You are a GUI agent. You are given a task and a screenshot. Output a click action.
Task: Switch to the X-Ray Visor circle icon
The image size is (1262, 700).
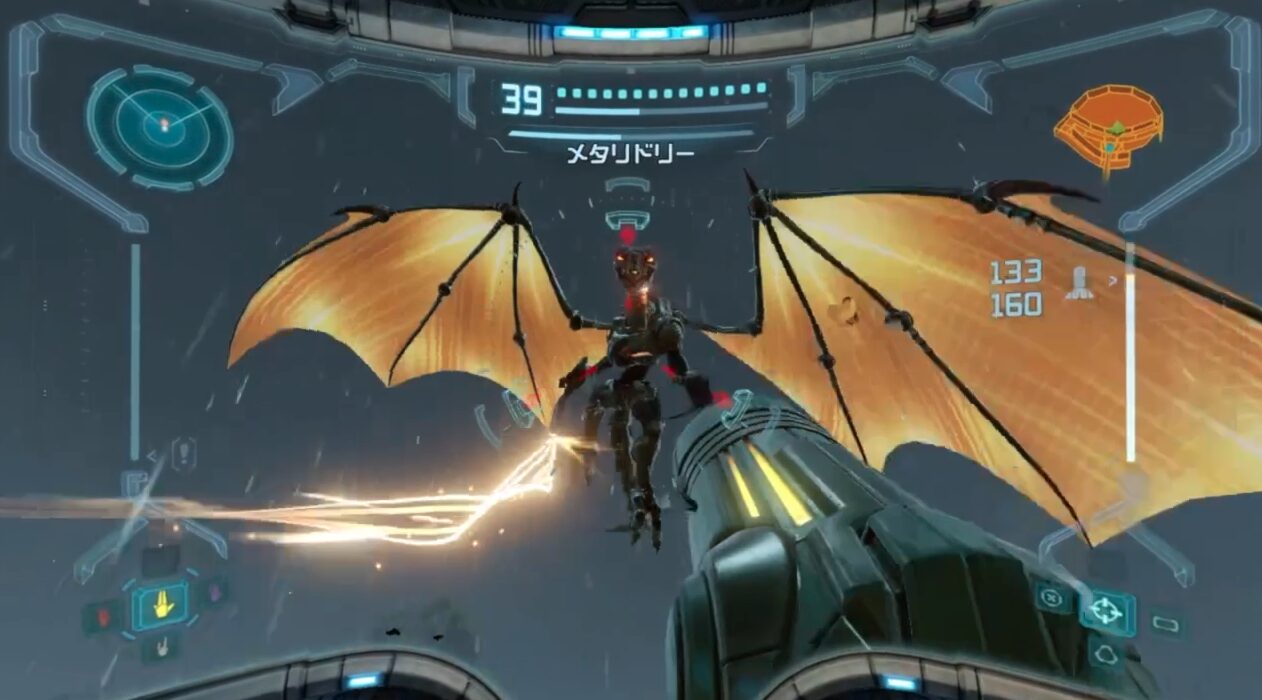(x=1050, y=598)
